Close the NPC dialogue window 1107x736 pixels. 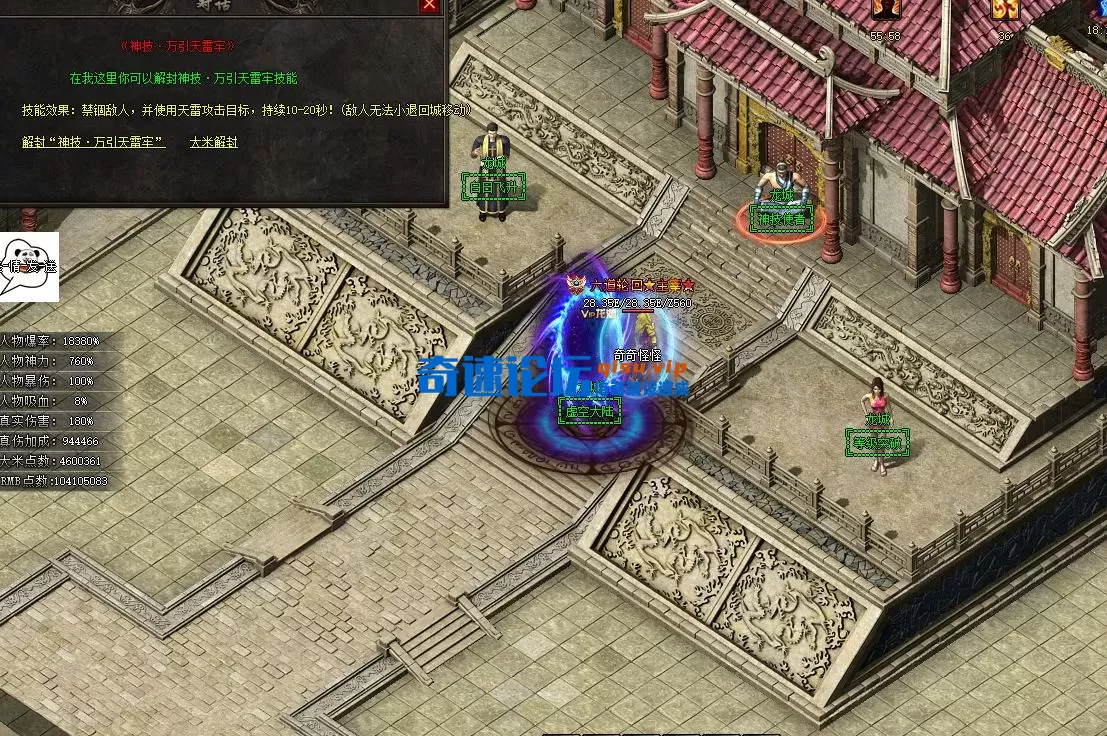pyautogui.click(x=429, y=5)
